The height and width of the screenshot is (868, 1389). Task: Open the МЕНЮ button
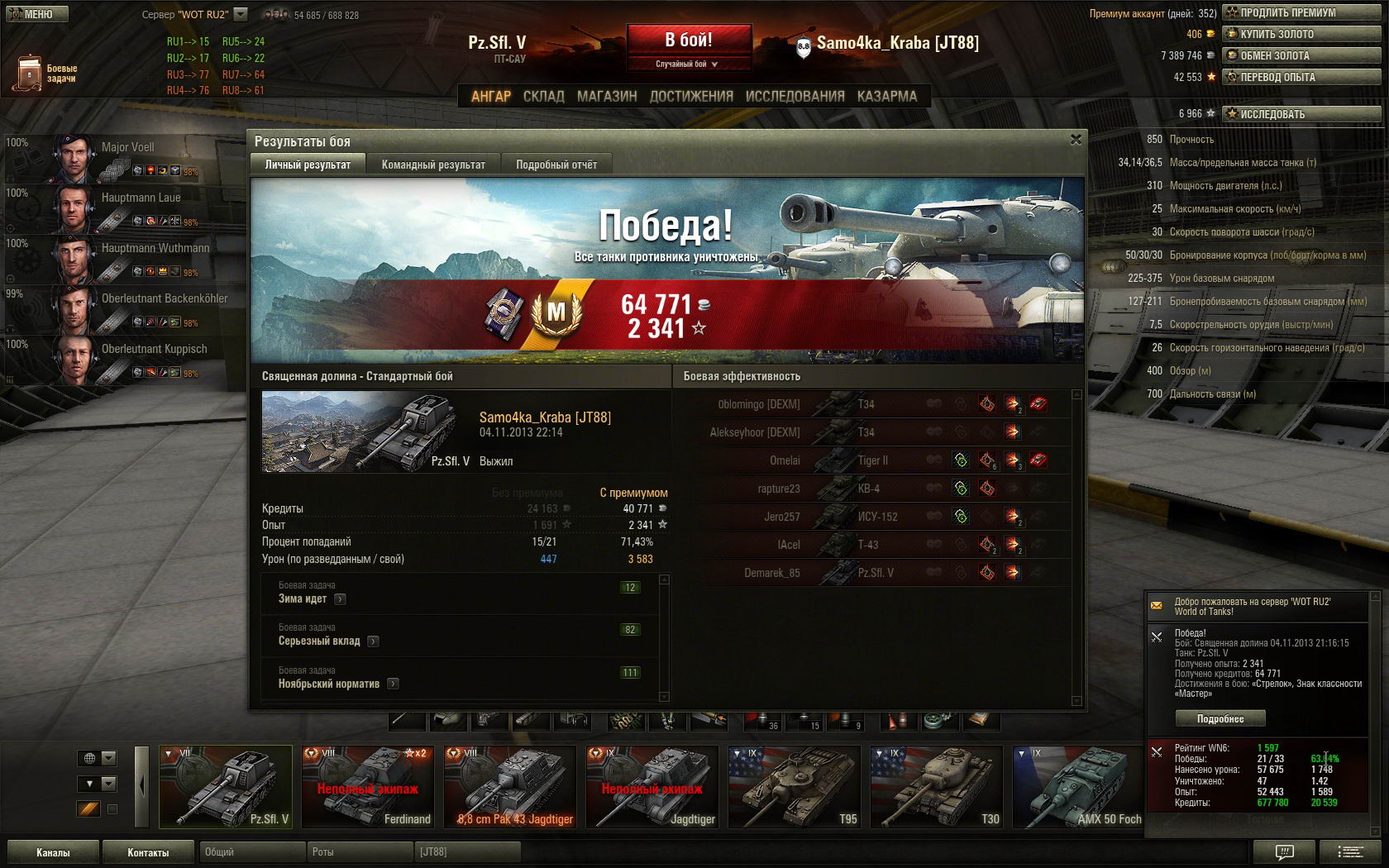coord(36,14)
